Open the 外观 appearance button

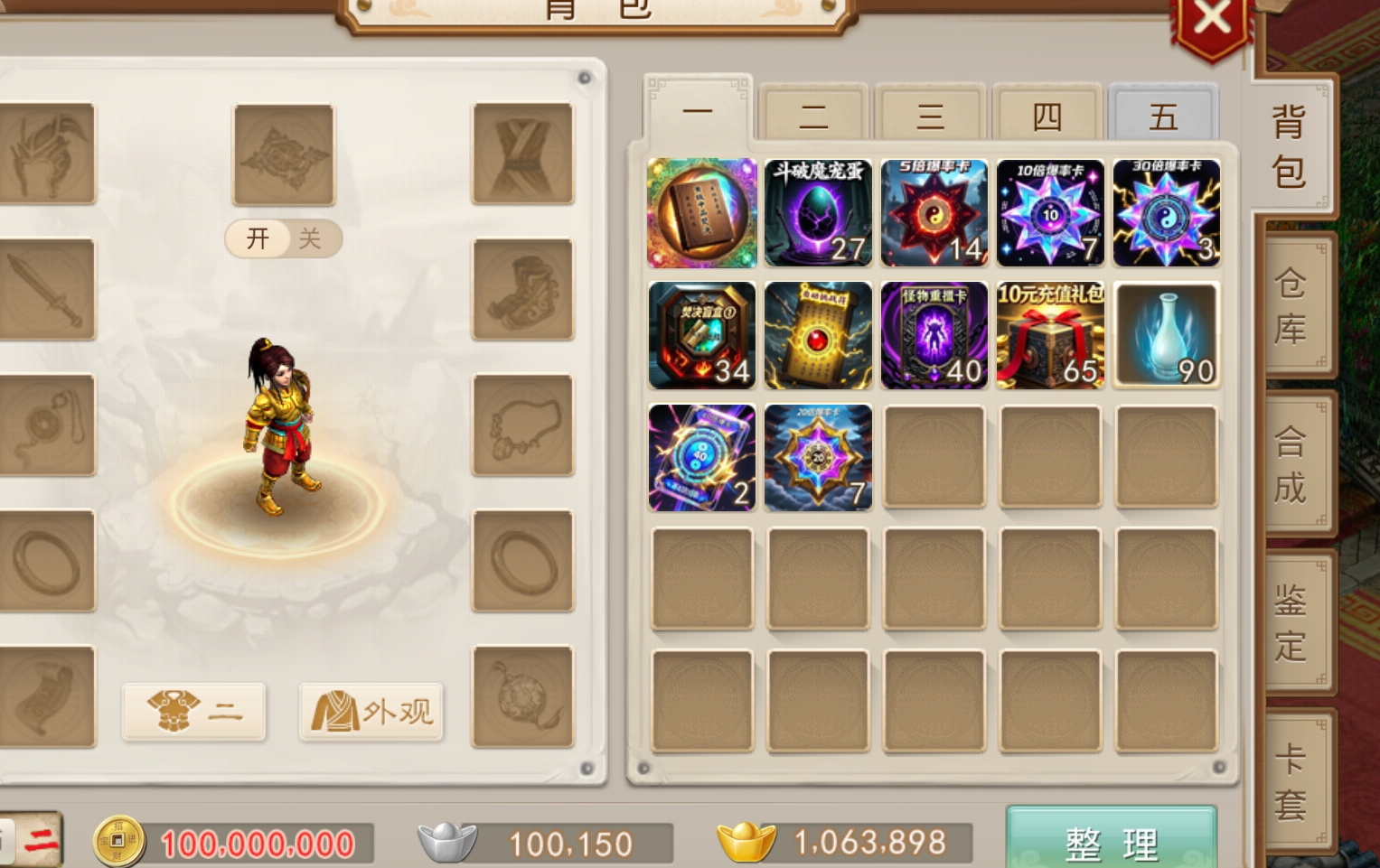coord(371,712)
